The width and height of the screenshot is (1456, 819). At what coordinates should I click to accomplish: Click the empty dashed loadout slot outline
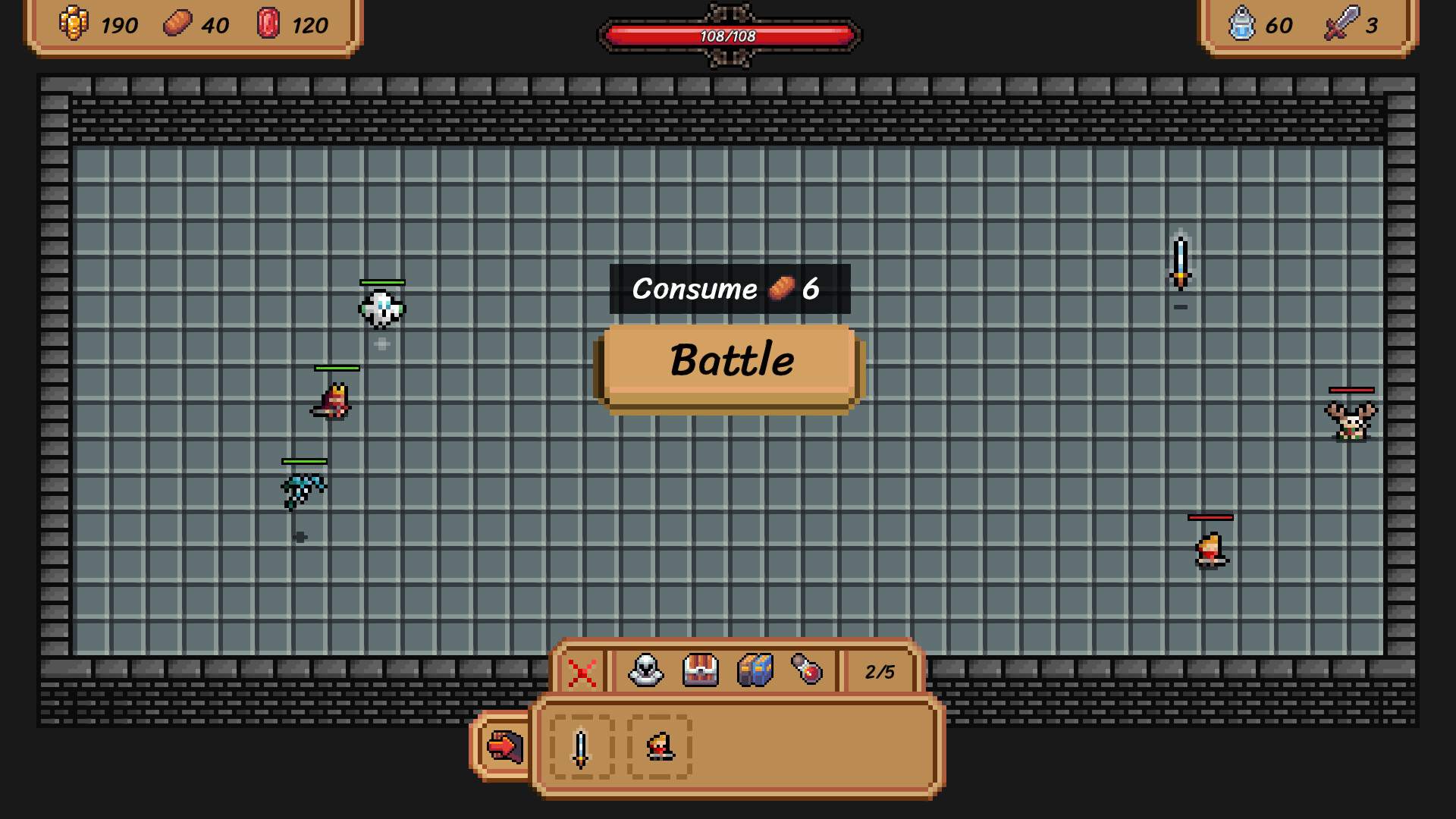(x=658, y=747)
